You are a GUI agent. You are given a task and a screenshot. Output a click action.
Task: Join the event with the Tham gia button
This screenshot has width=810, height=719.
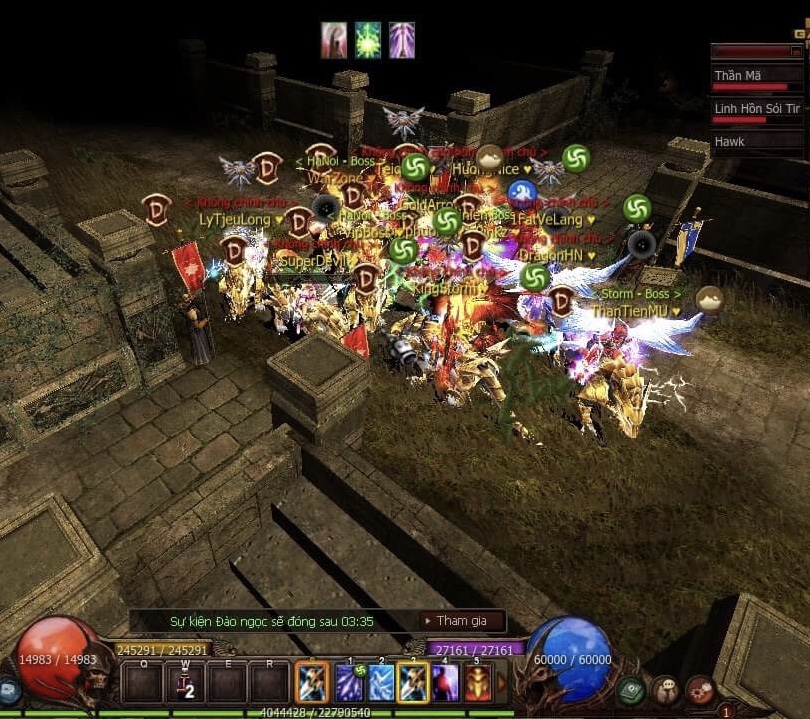(461, 621)
